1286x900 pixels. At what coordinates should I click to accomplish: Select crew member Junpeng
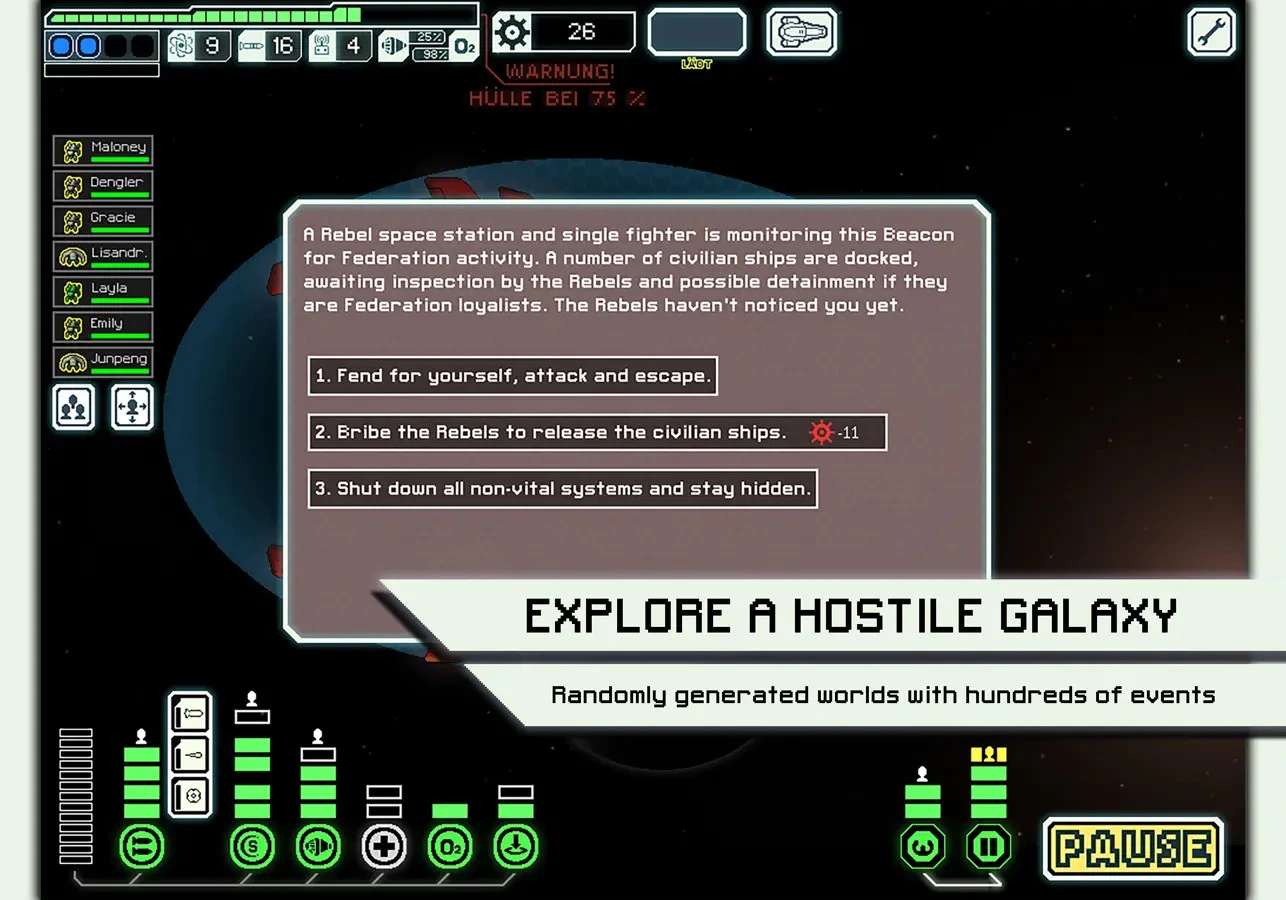tap(103, 362)
